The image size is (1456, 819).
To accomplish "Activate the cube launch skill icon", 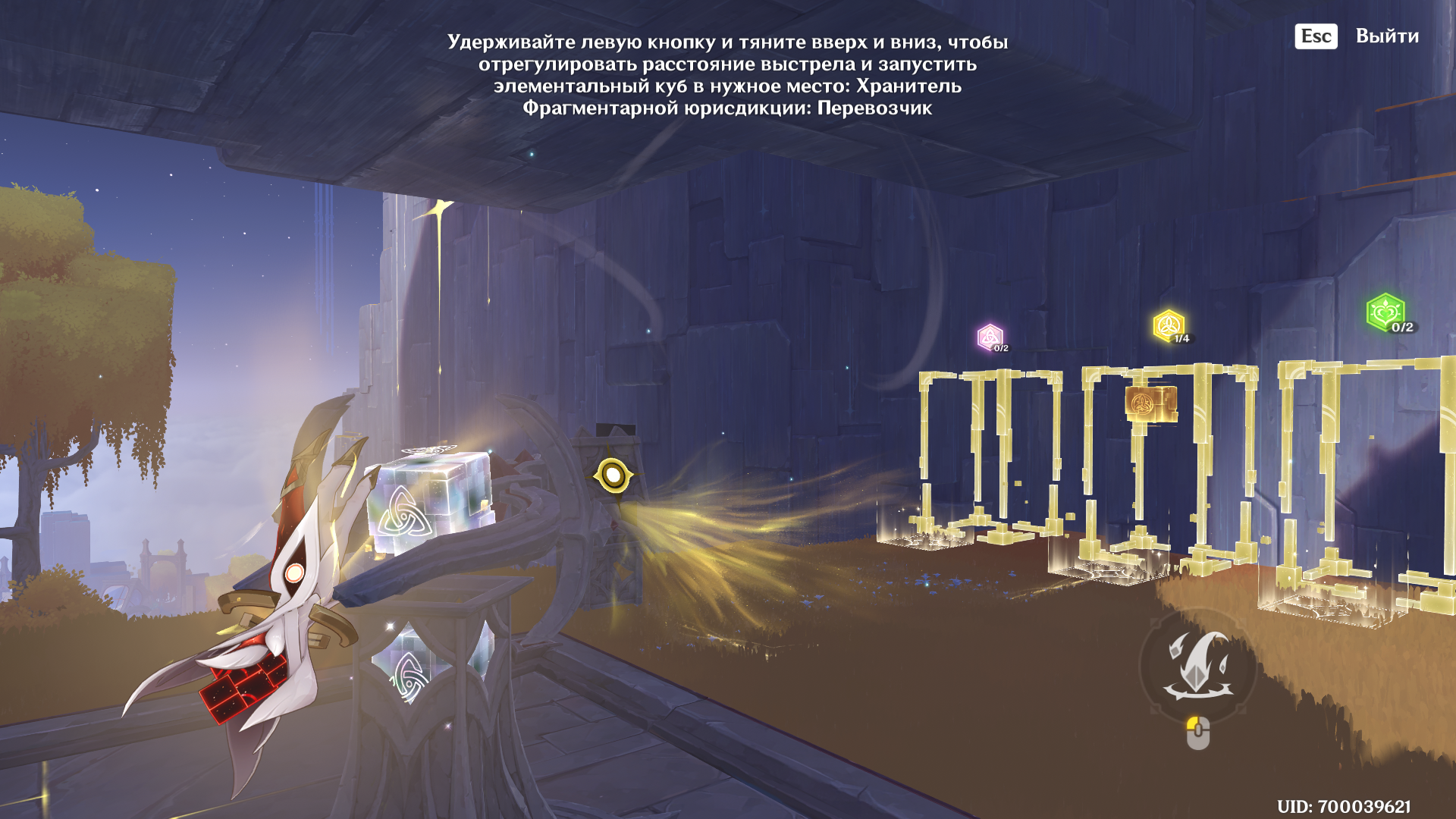I will click(x=1197, y=667).
